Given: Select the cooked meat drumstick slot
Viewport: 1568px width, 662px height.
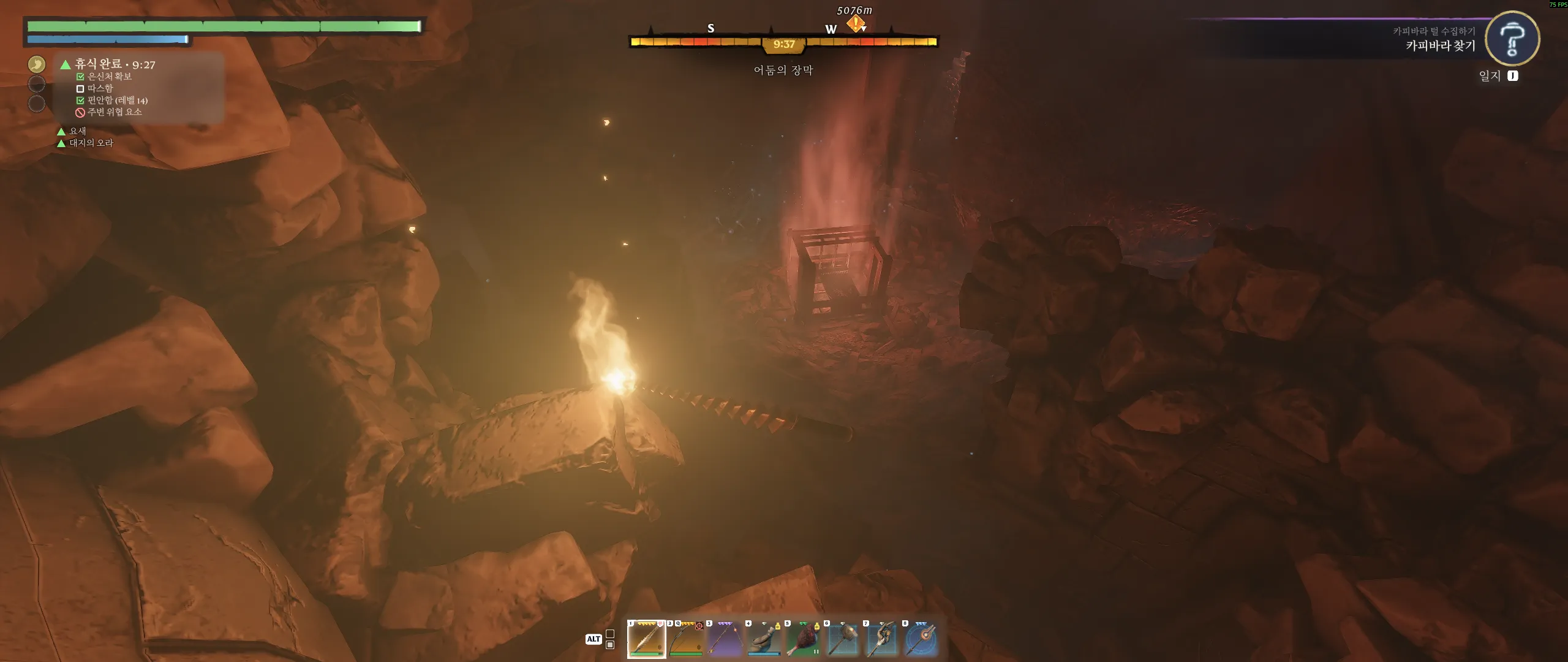Looking at the screenshot, I should pyautogui.click(x=803, y=639).
